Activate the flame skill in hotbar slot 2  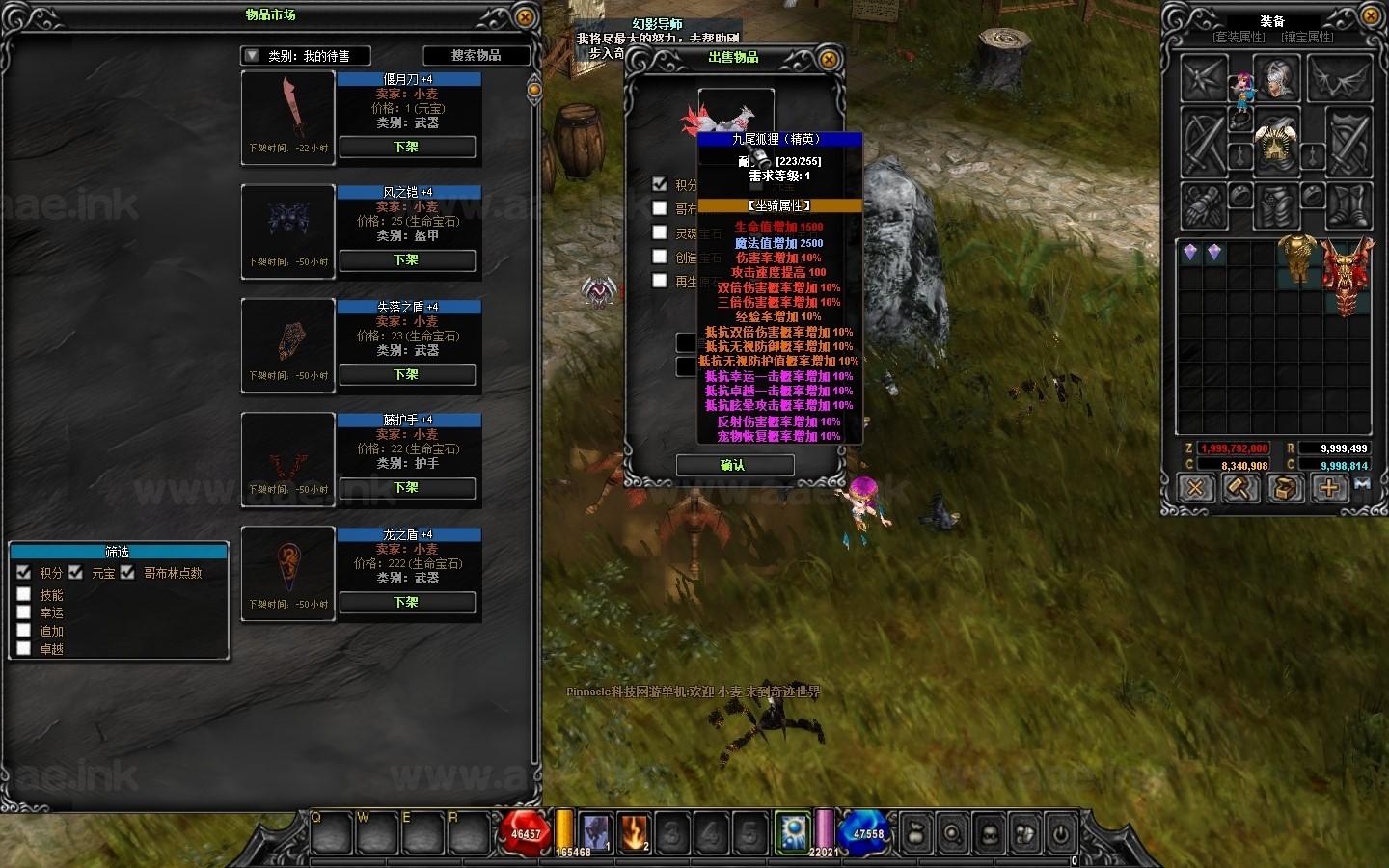click(635, 831)
